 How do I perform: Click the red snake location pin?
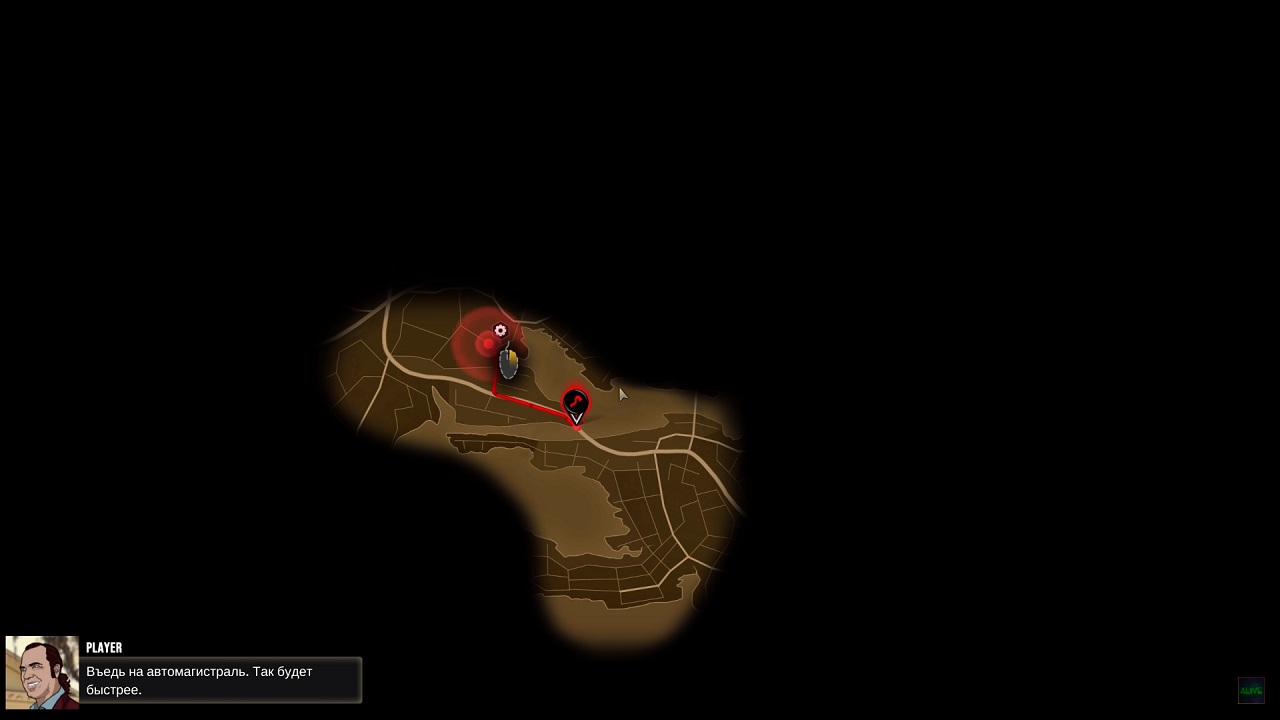tap(576, 404)
